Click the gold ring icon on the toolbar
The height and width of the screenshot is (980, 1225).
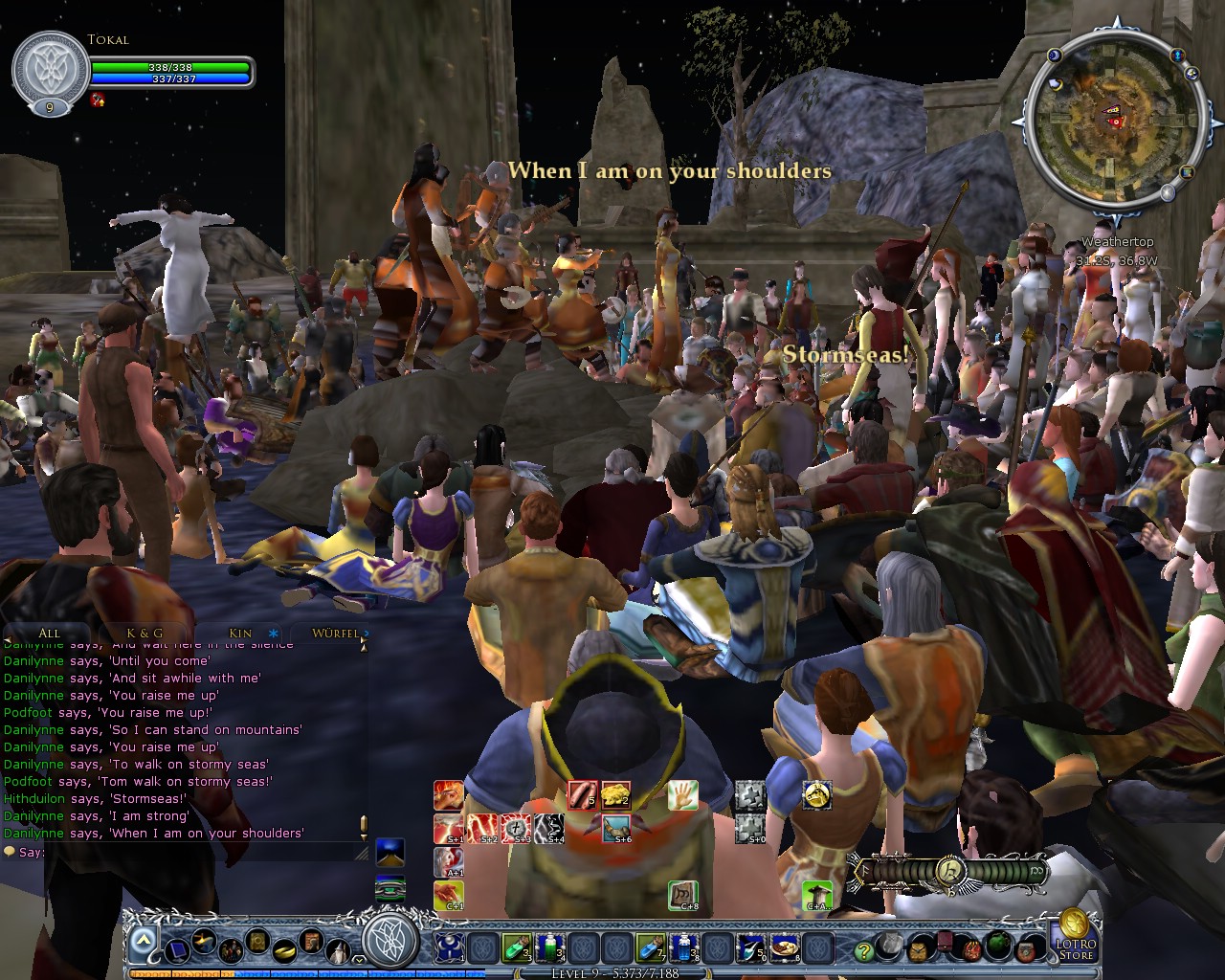pos(283,952)
